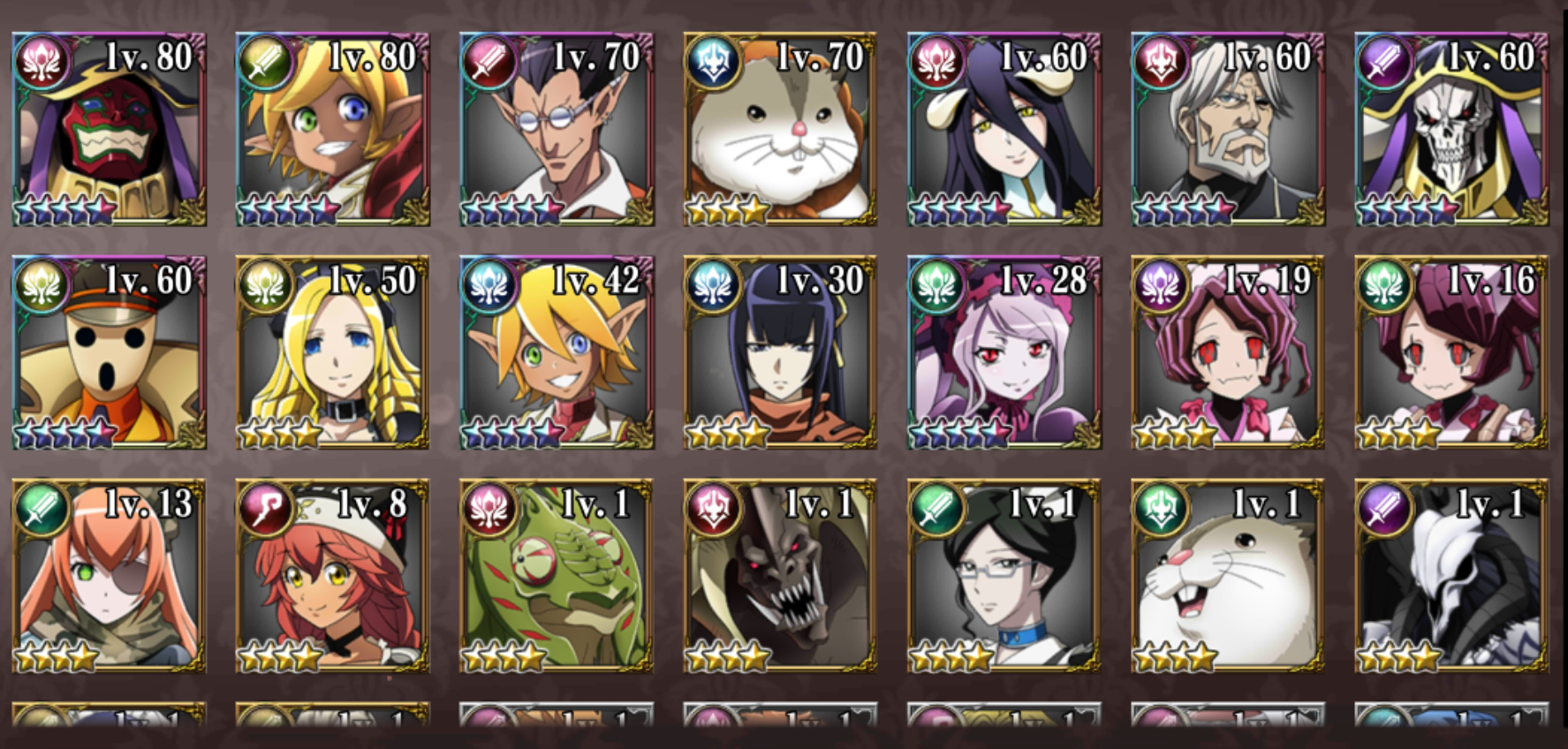
Task: Pick the lv. 1 green lizard creature card
Action: [557, 577]
